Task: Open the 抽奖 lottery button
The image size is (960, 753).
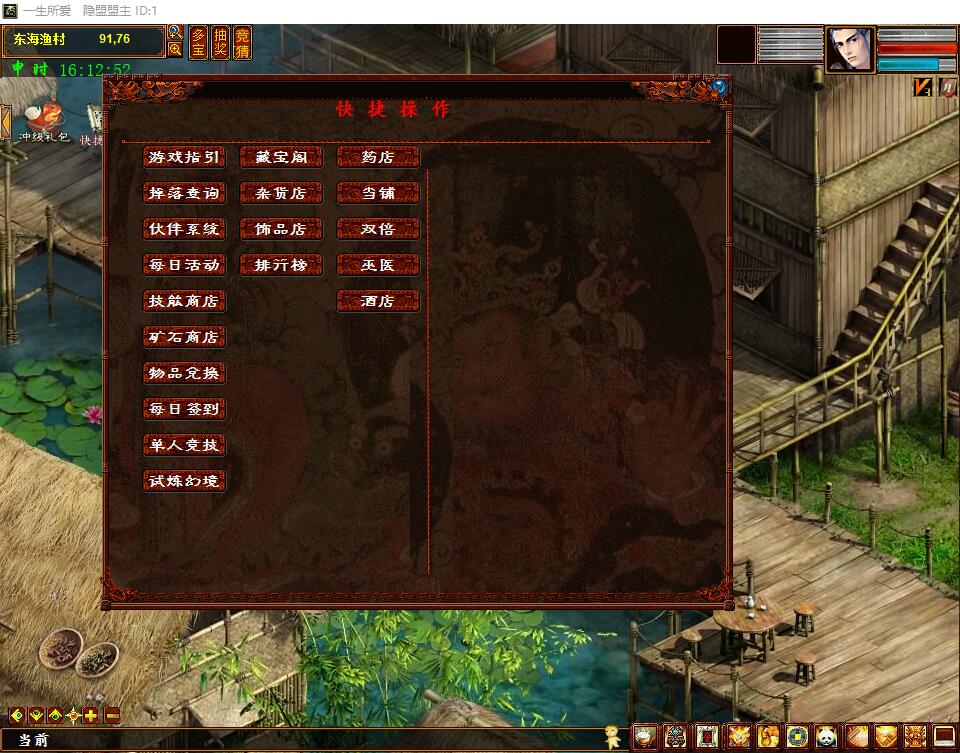Action: point(220,43)
